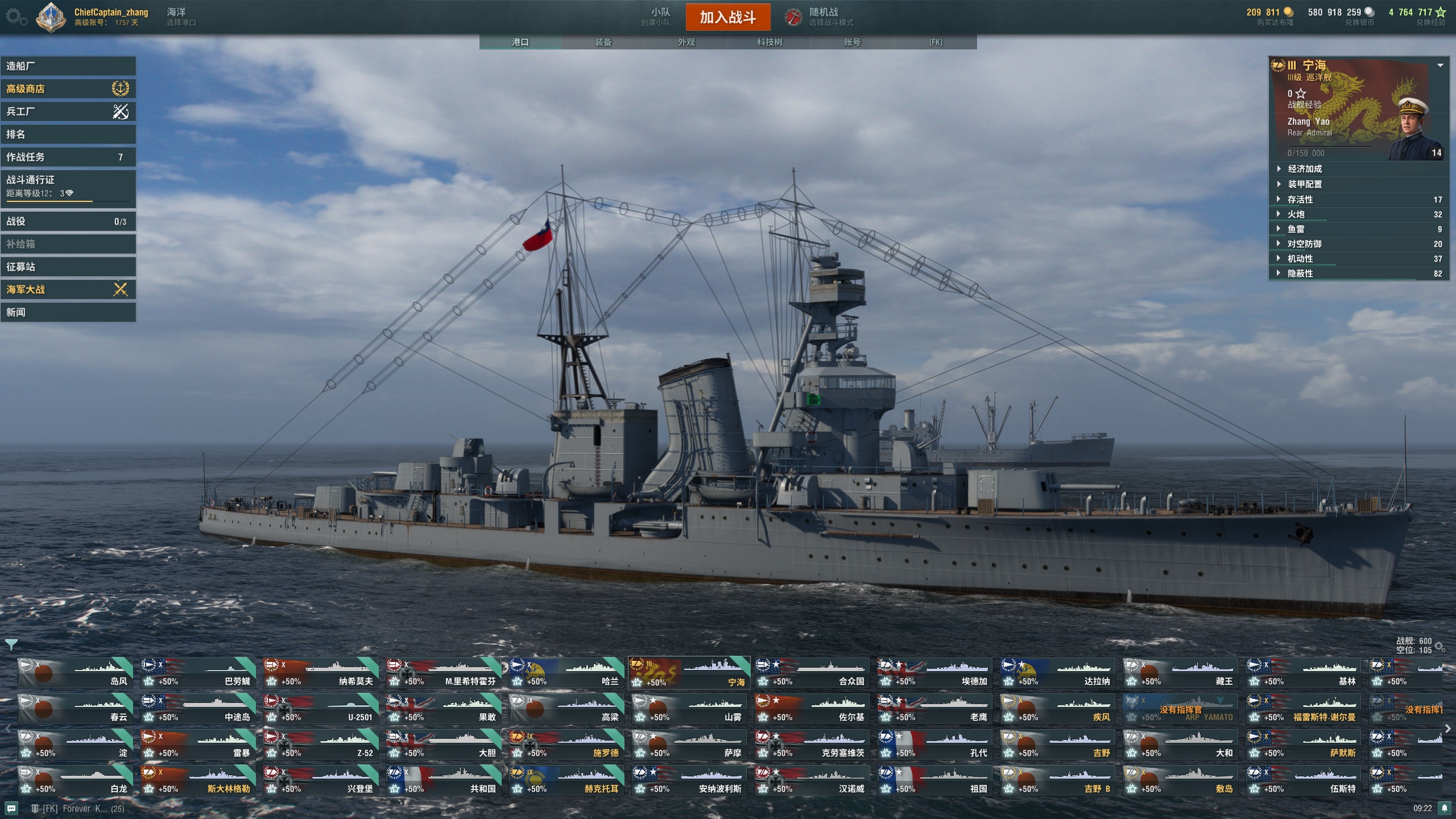Choose 随机战 battle mode selector
The image size is (1456, 819).
[822, 16]
